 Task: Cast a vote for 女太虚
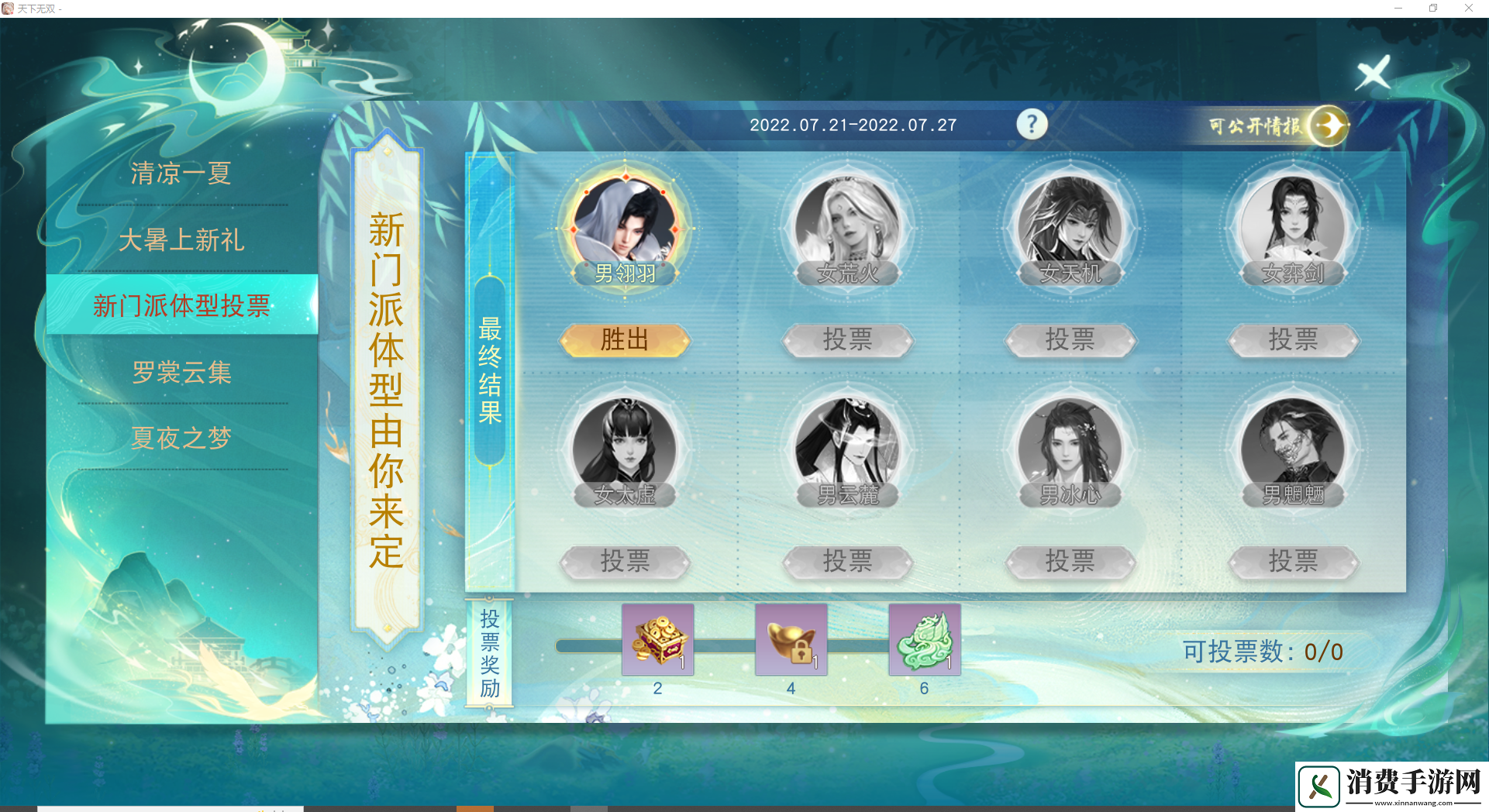[x=625, y=562]
